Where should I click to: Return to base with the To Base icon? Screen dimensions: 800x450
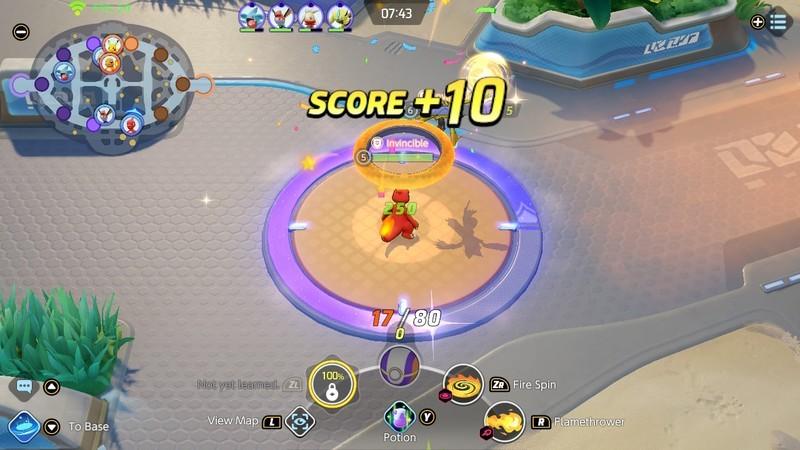[x=24, y=427]
